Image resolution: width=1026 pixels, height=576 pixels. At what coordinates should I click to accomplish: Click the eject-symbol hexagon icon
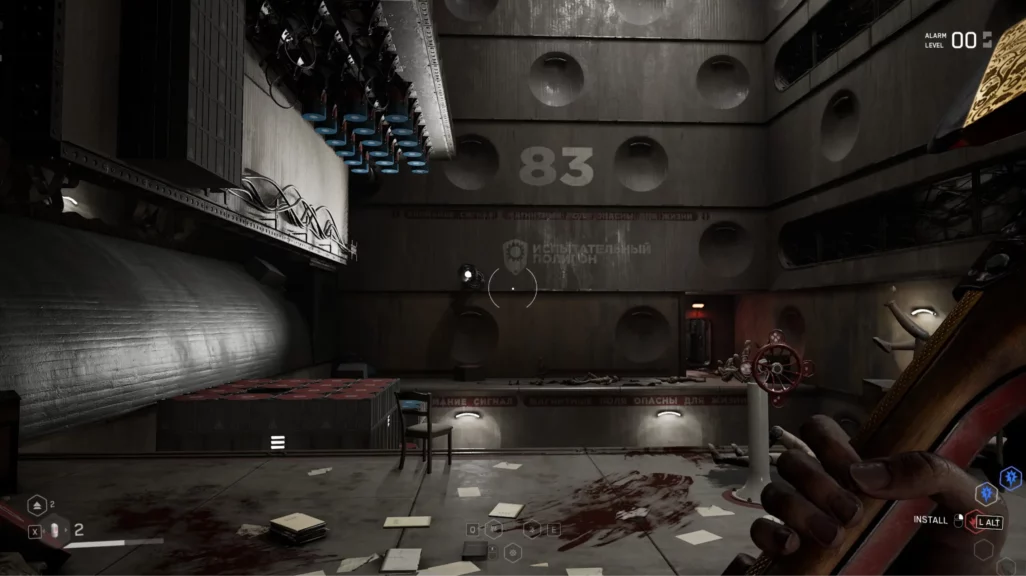pos(36,505)
